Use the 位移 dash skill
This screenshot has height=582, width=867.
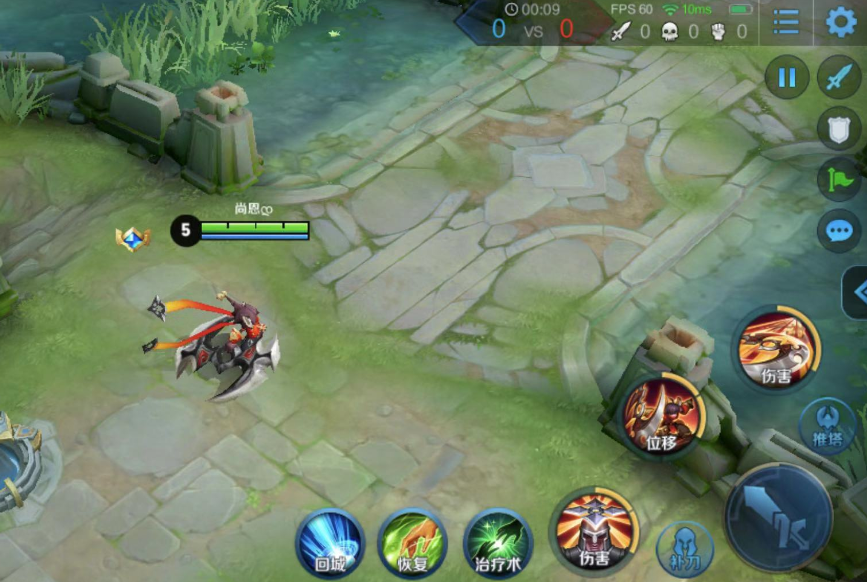(662, 413)
